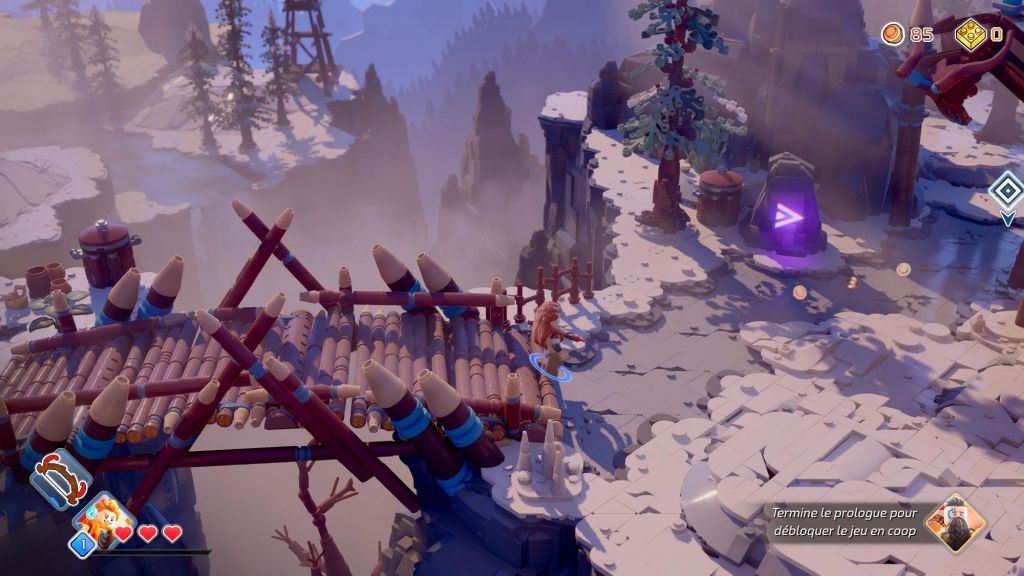
Task: Select the objective waypoint diamond marker
Action: point(1006,189)
